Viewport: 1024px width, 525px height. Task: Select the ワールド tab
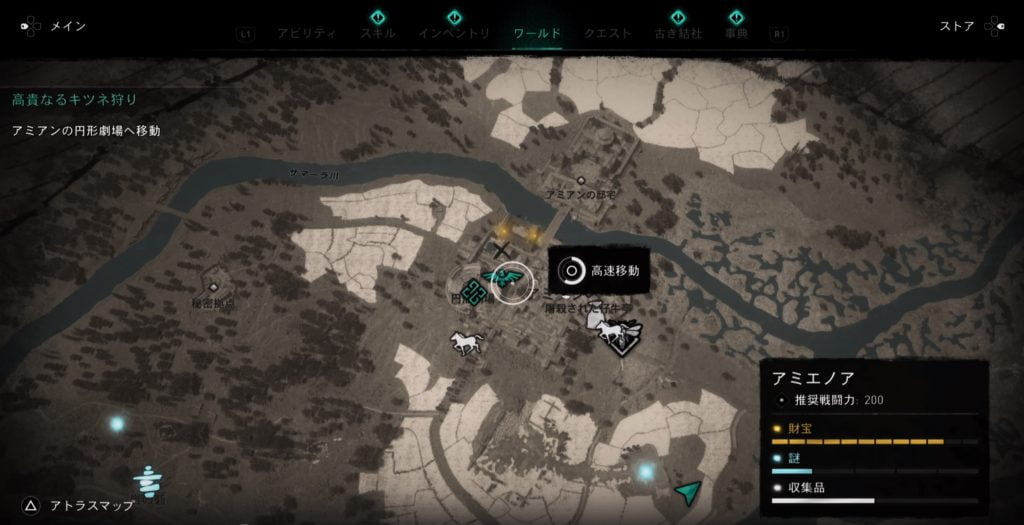pos(537,33)
